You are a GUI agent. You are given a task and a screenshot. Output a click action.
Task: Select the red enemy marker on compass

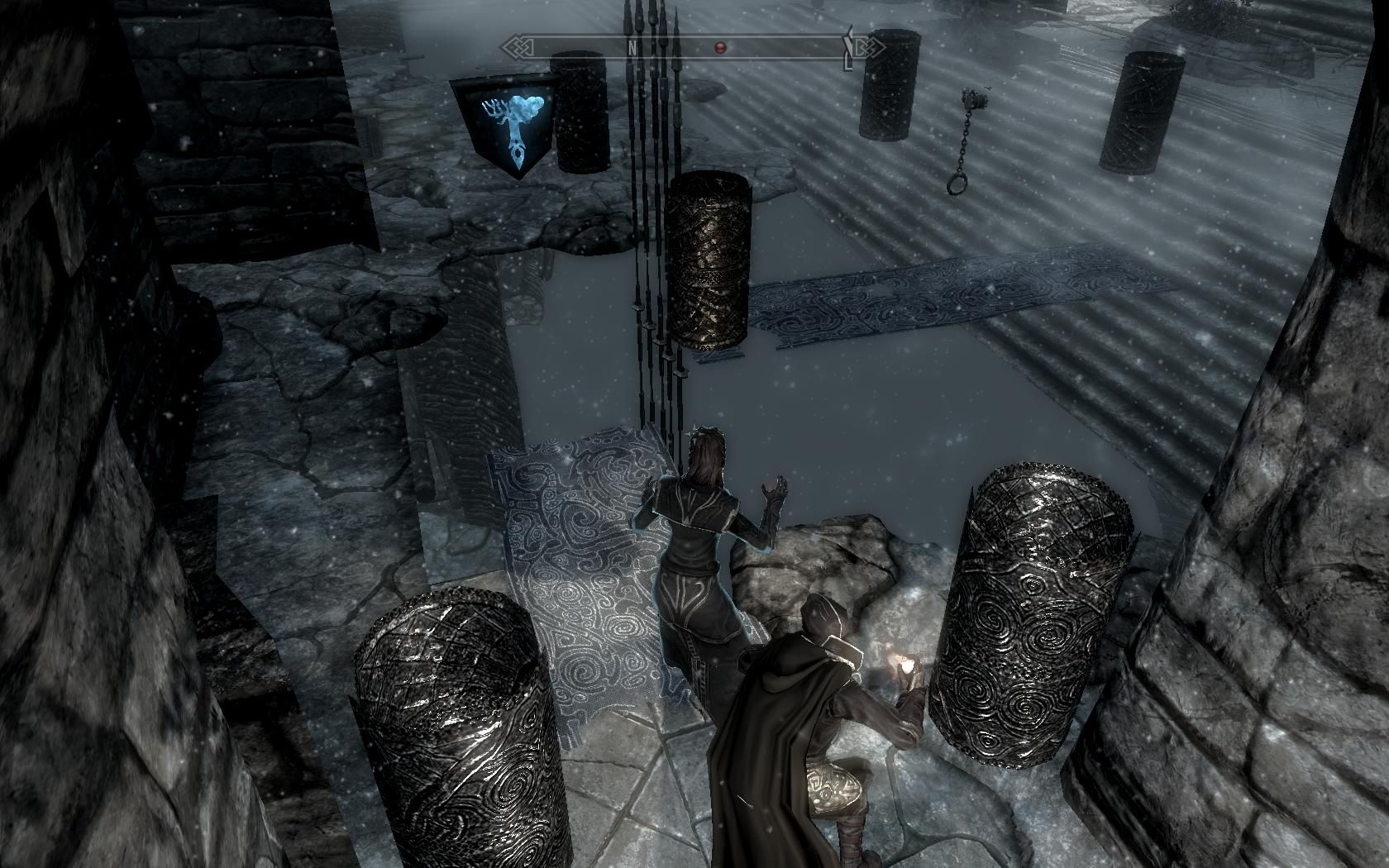[719, 48]
